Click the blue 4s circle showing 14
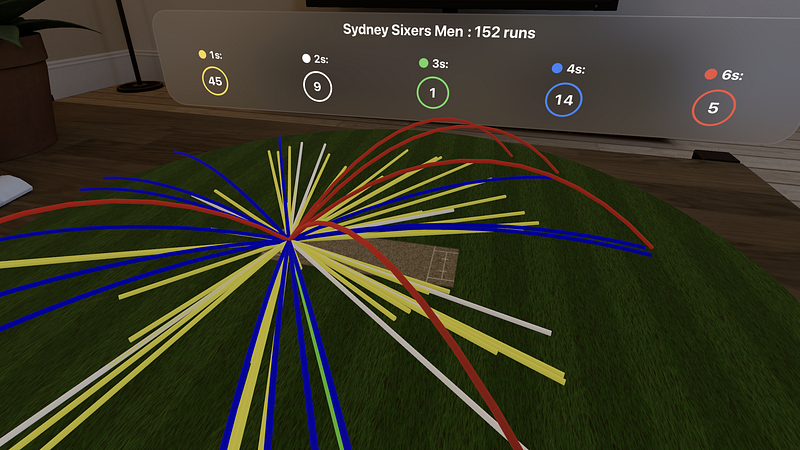 click(564, 100)
